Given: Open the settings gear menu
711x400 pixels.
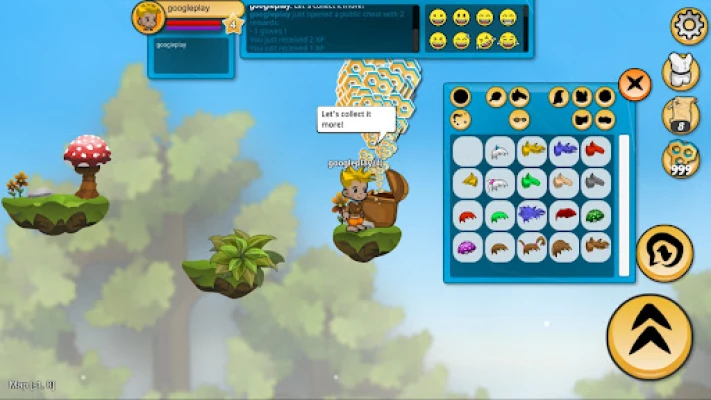Looking at the screenshot, I should click(689, 24).
